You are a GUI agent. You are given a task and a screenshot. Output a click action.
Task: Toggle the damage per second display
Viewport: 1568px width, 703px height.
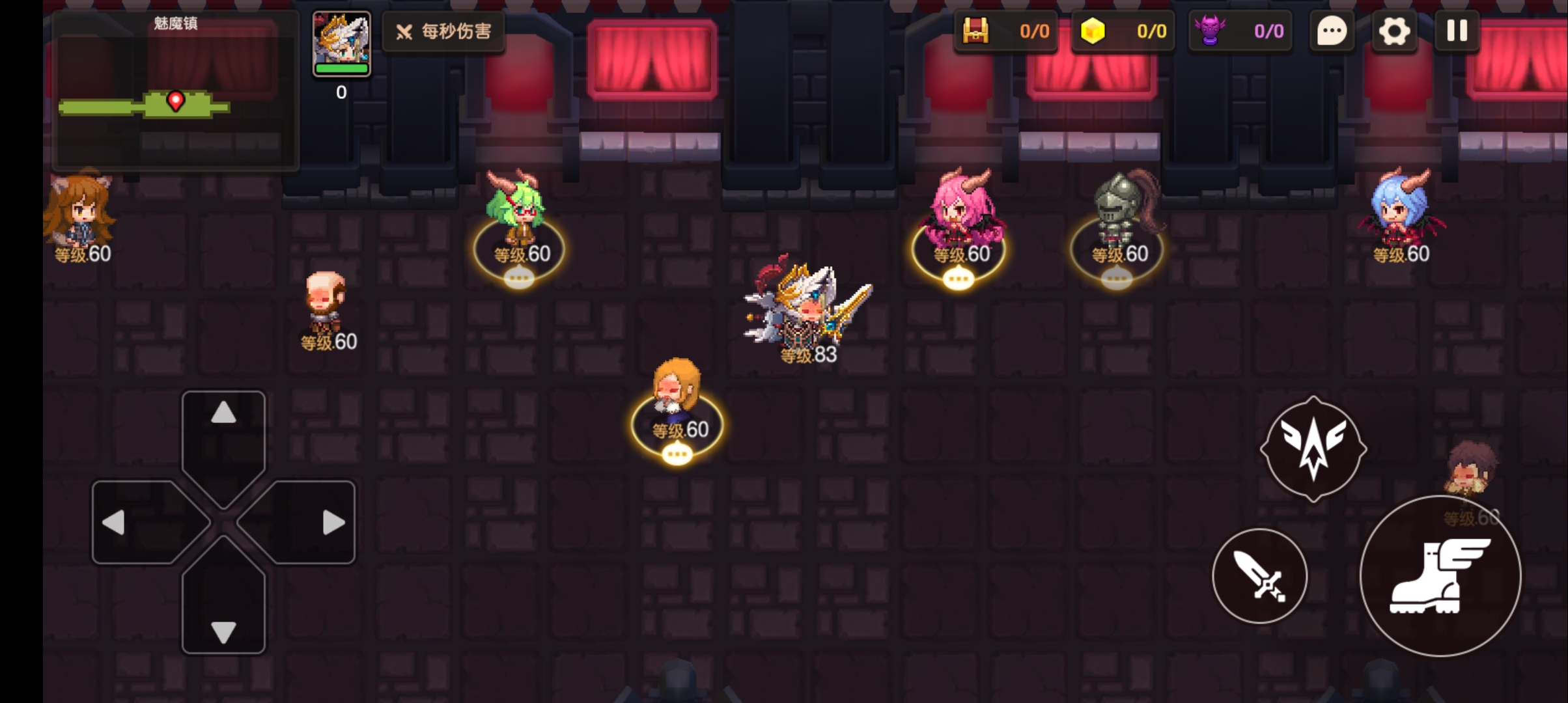(x=443, y=31)
